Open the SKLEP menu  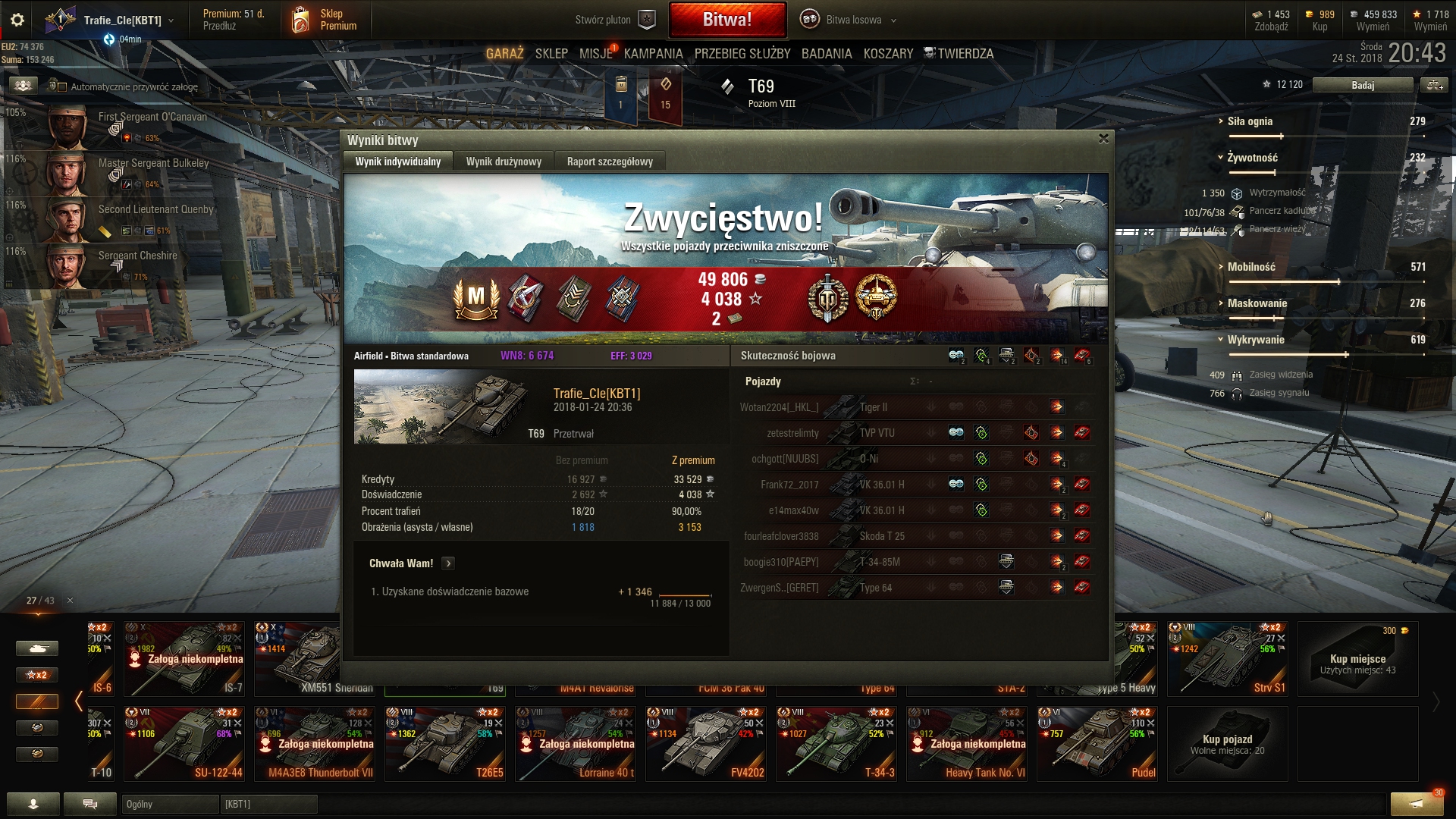[x=551, y=54]
